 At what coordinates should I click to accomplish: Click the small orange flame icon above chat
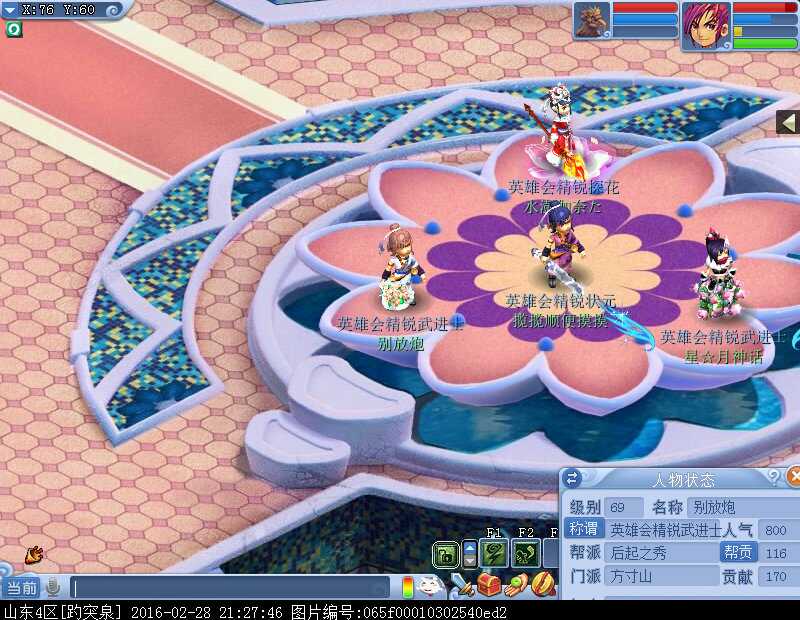pos(34,552)
